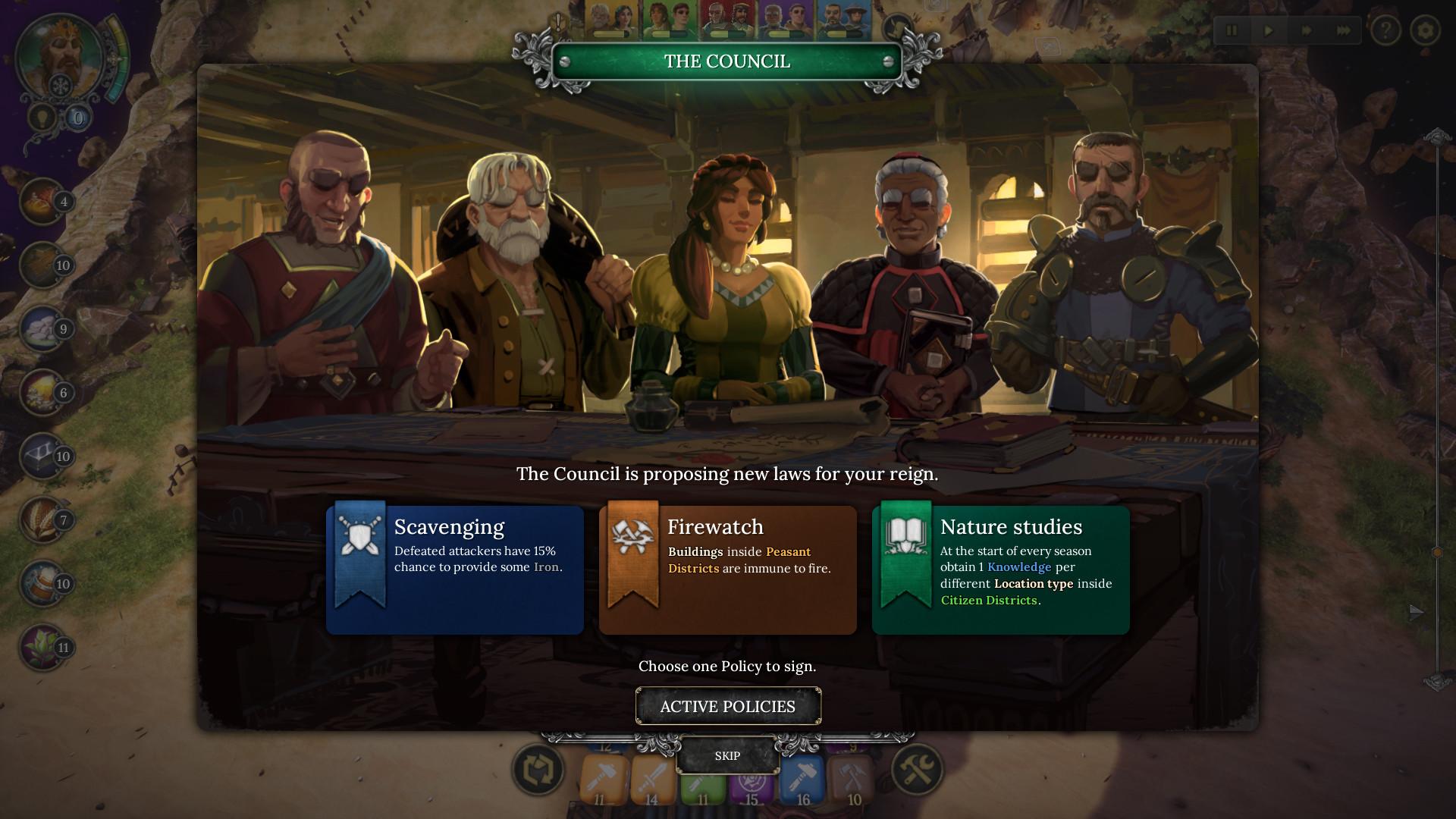1456x819 pixels.
Task: Select the Scavenging policy card
Action: (x=455, y=569)
